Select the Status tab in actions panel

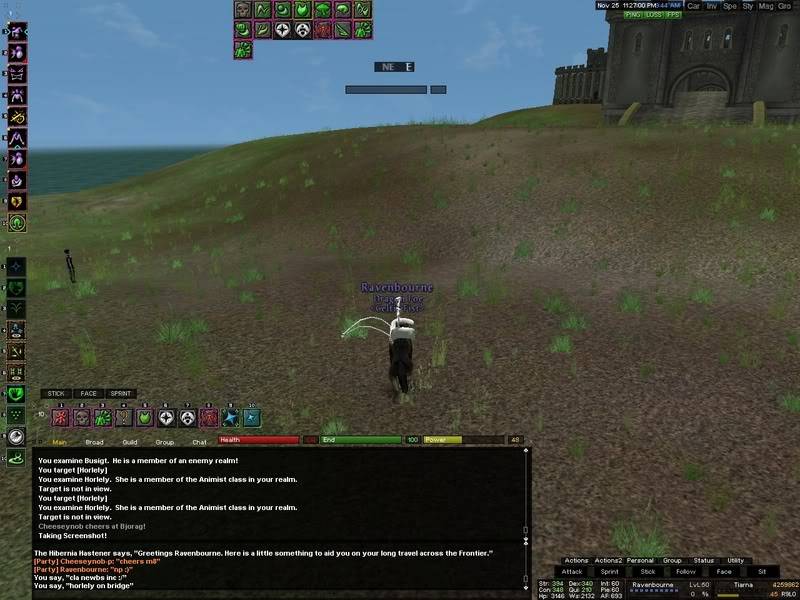pyautogui.click(x=704, y=561)
